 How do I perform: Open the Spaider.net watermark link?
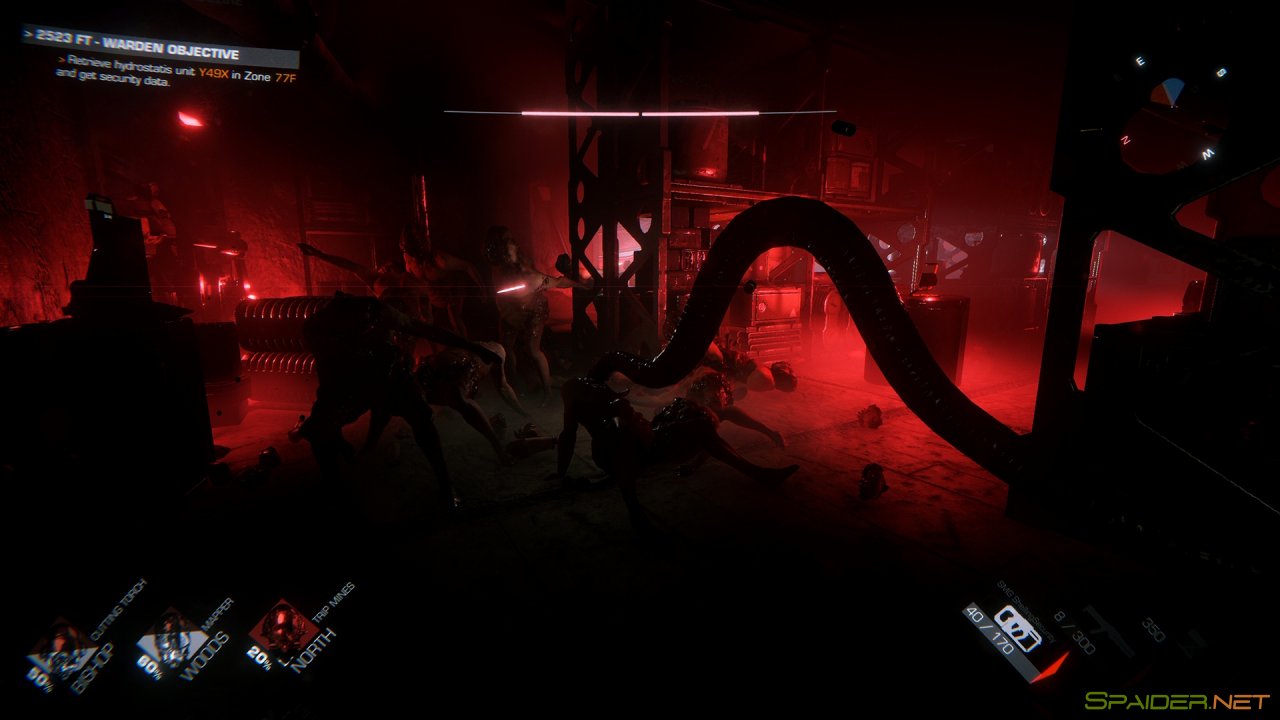coord(1177,701)
